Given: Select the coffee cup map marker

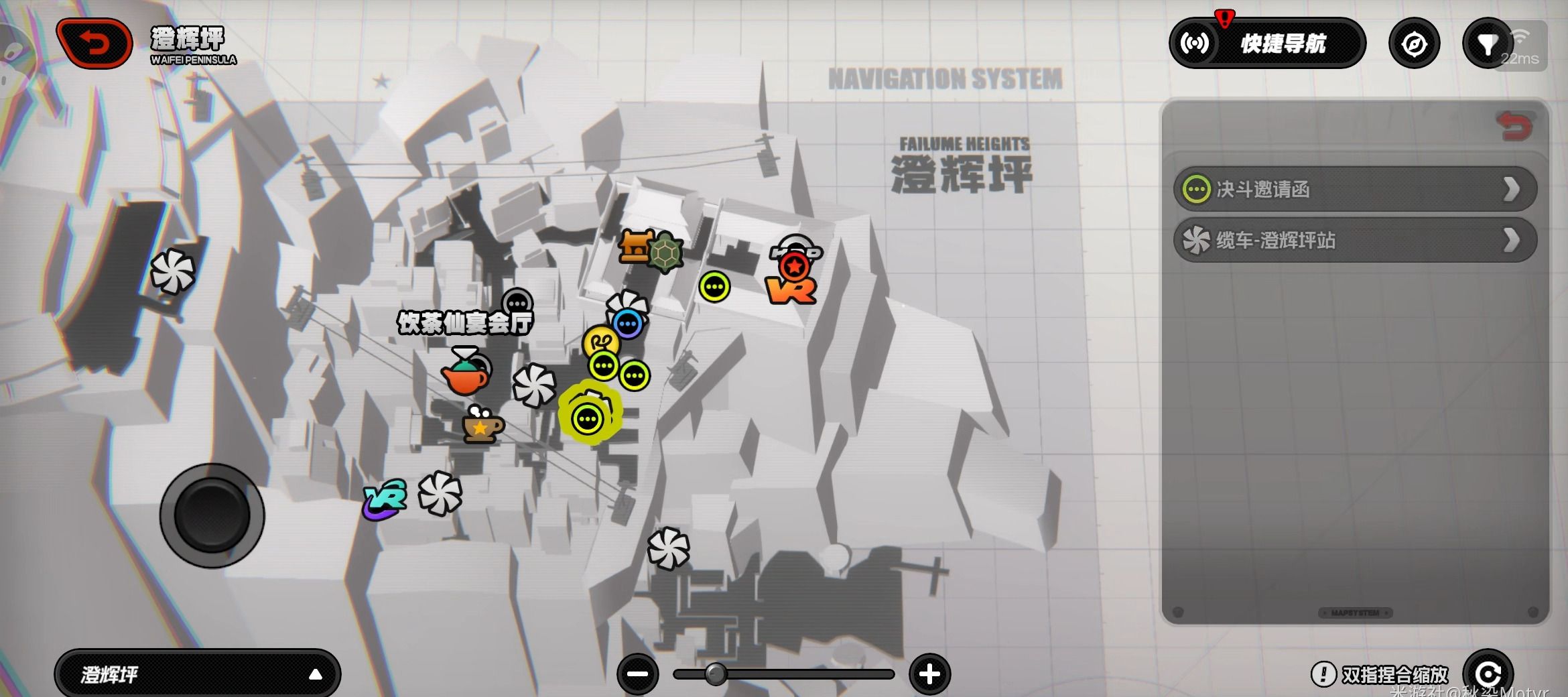Looking at the screenshot, I should coord(481,425).
